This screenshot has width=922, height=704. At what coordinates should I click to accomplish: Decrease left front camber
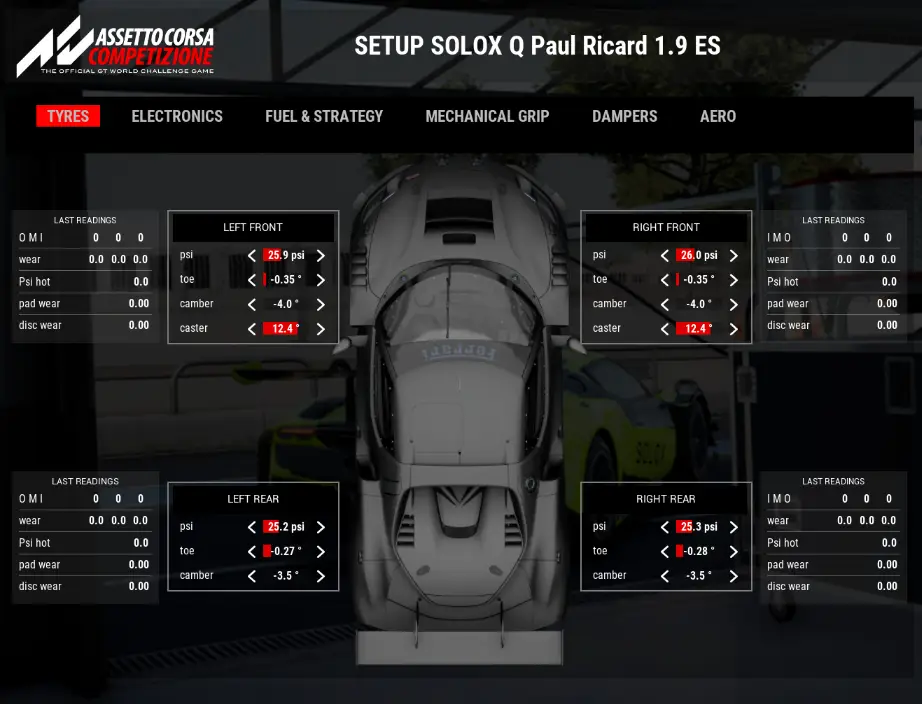tap(252, 305)
